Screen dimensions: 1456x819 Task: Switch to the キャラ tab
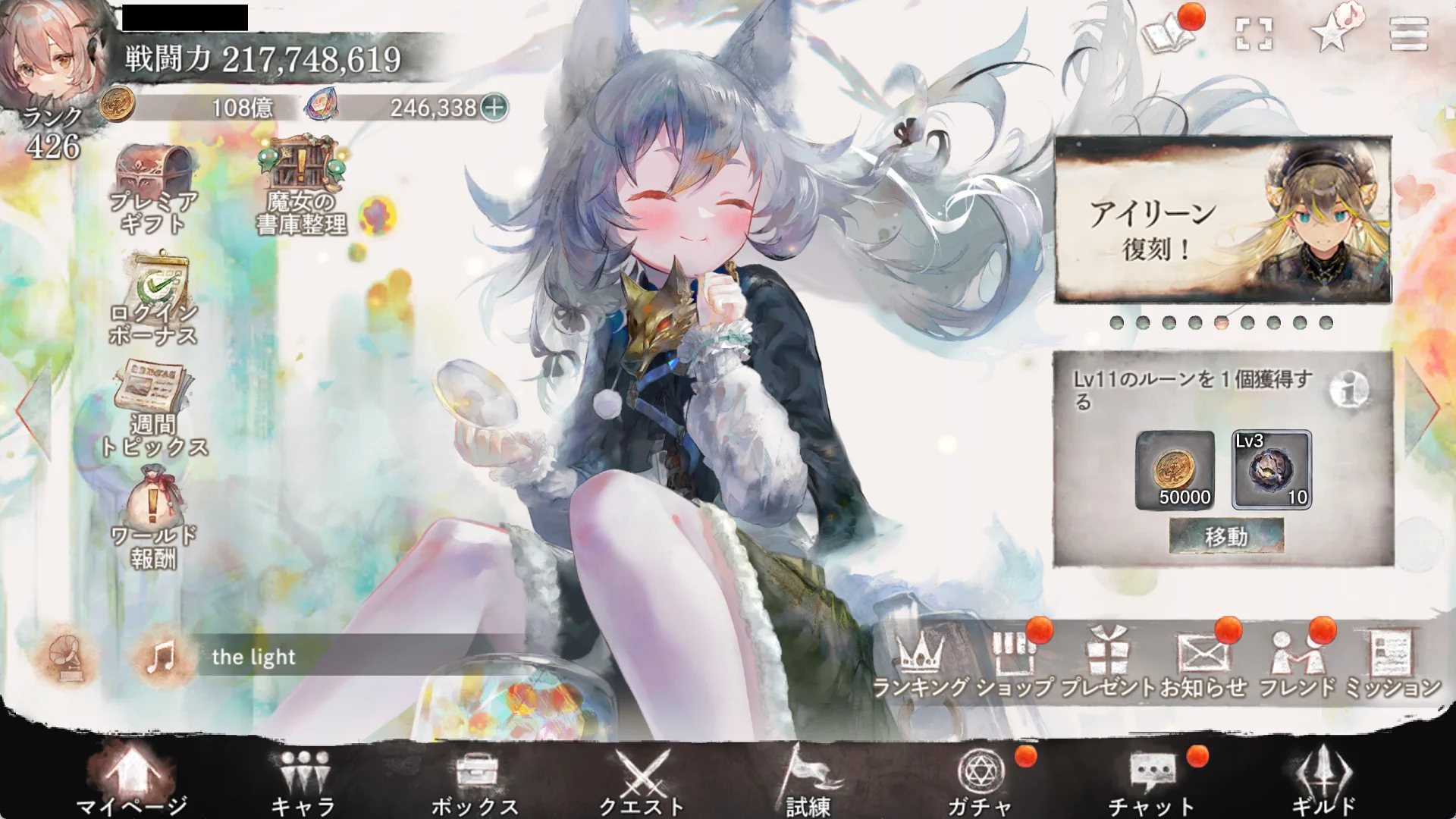pyautogui.click(x=303, y=781)
